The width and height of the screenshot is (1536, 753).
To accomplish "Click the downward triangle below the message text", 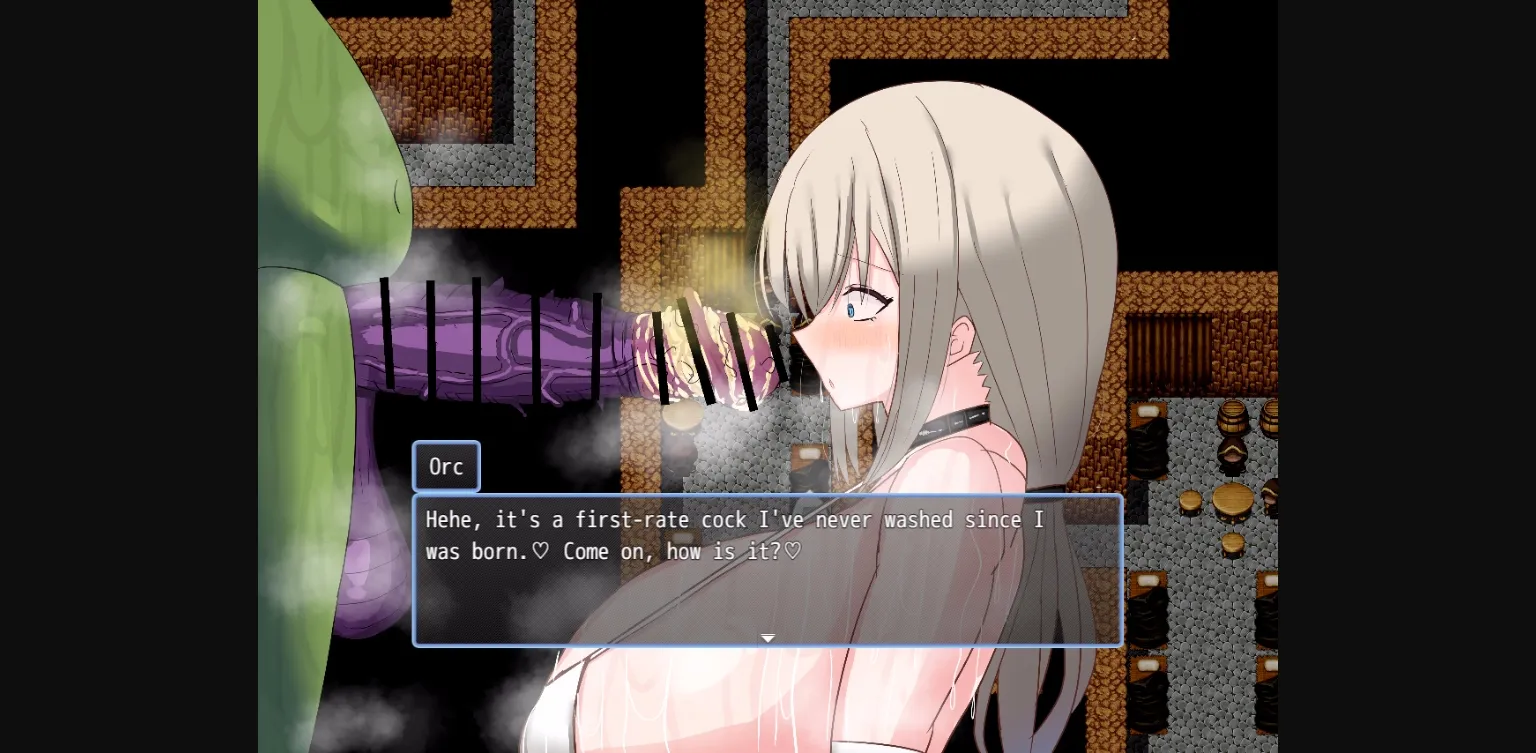I will [767, 637].
